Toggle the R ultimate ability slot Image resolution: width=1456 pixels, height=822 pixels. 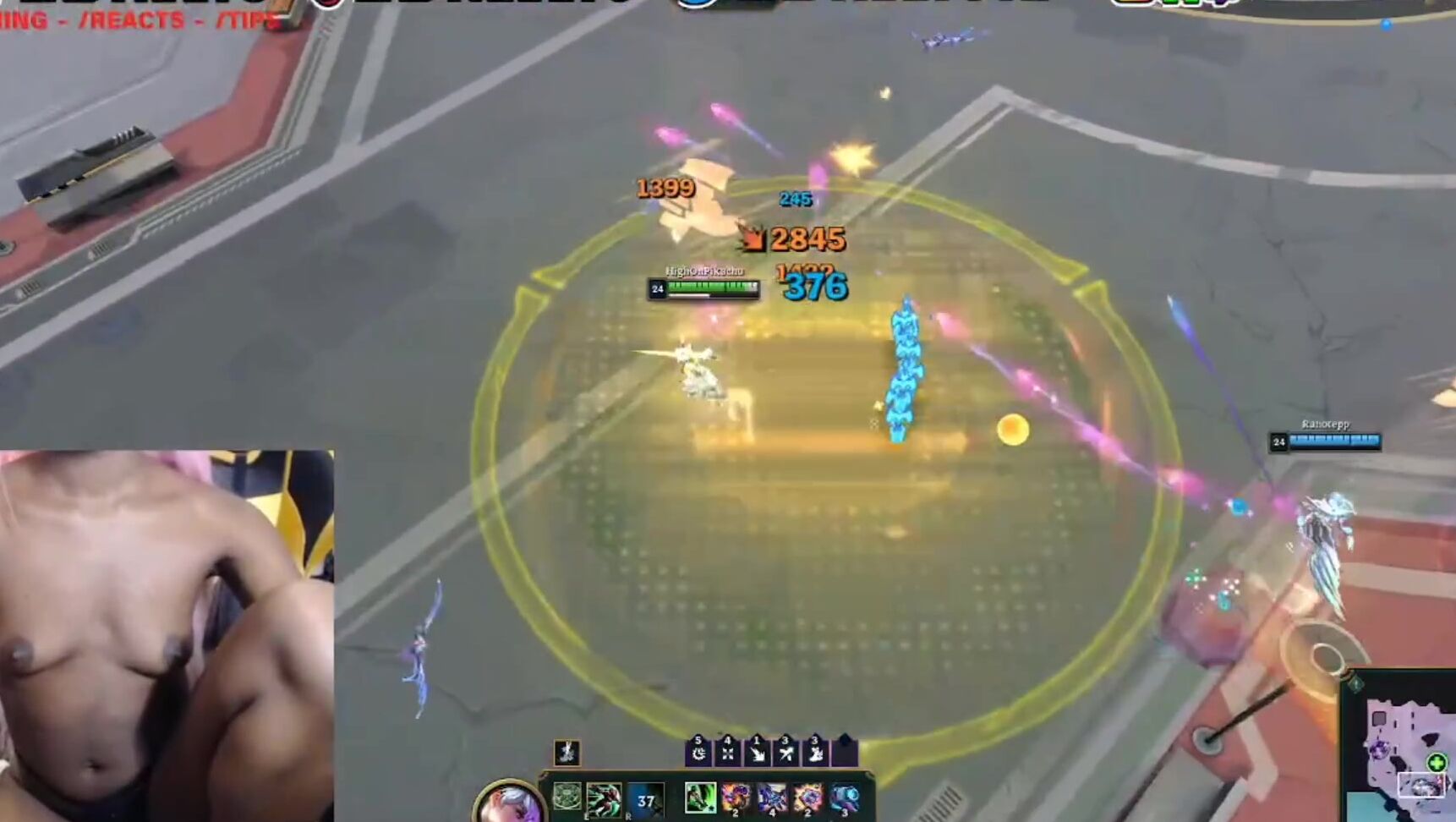point(646,800)
